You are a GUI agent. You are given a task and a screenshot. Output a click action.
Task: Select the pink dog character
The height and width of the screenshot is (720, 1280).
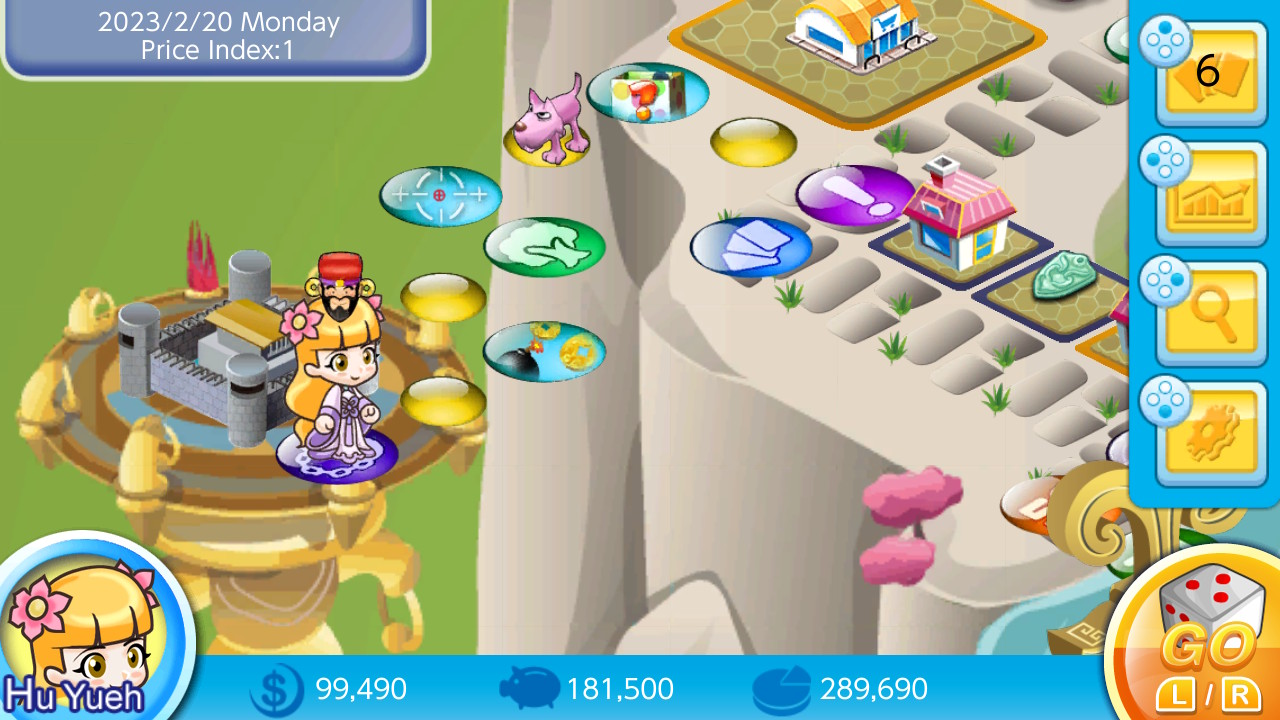tap(548, 122)
